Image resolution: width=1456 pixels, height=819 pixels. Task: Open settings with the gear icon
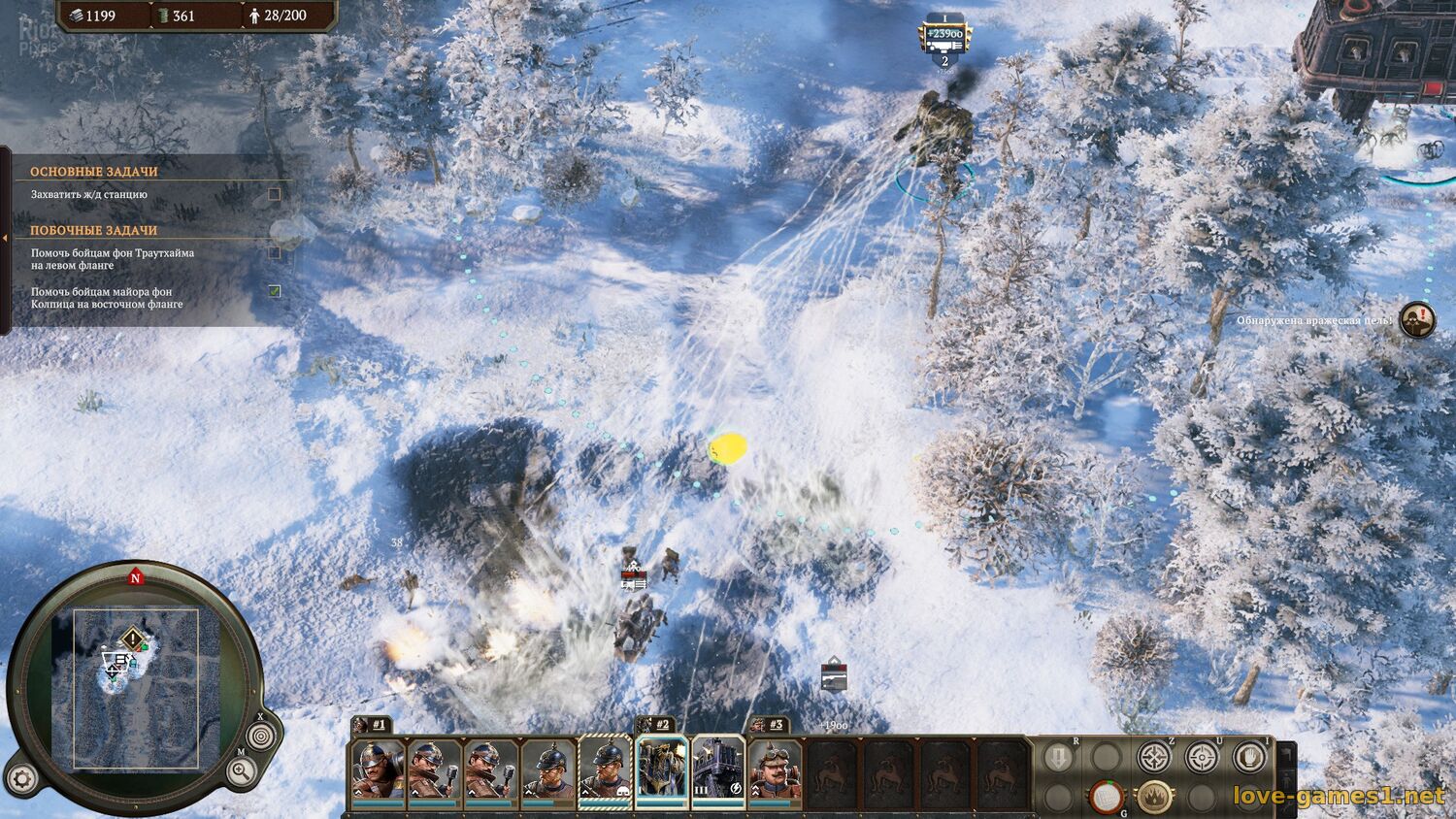[x=22, y=777]
